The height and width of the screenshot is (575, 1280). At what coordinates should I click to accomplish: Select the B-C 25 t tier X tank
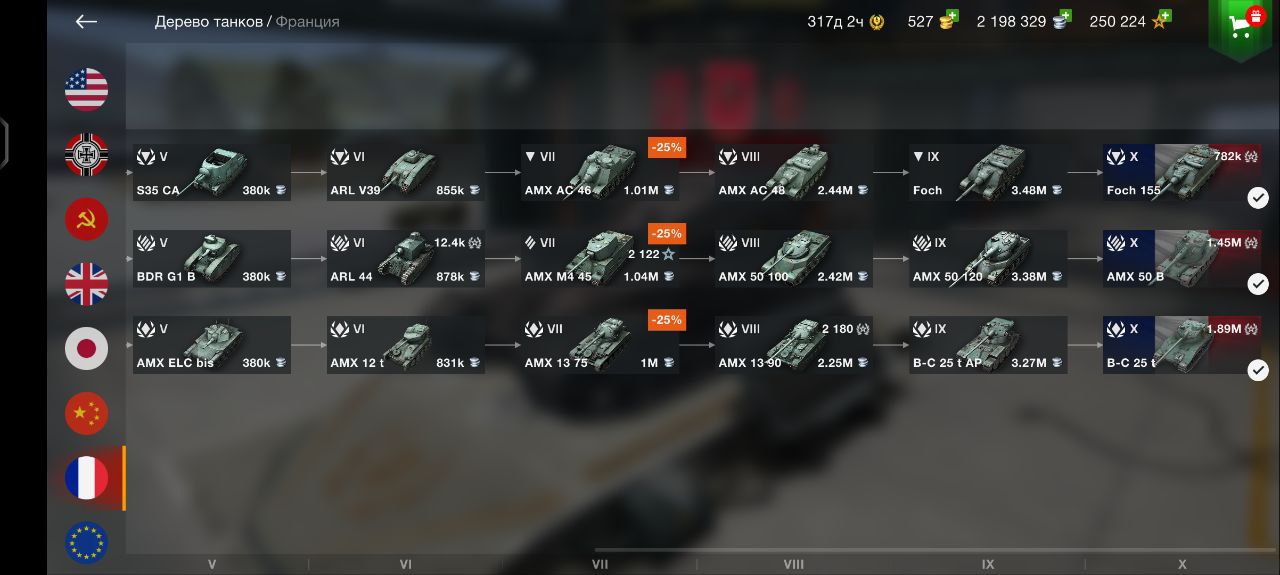[1182, 344]
